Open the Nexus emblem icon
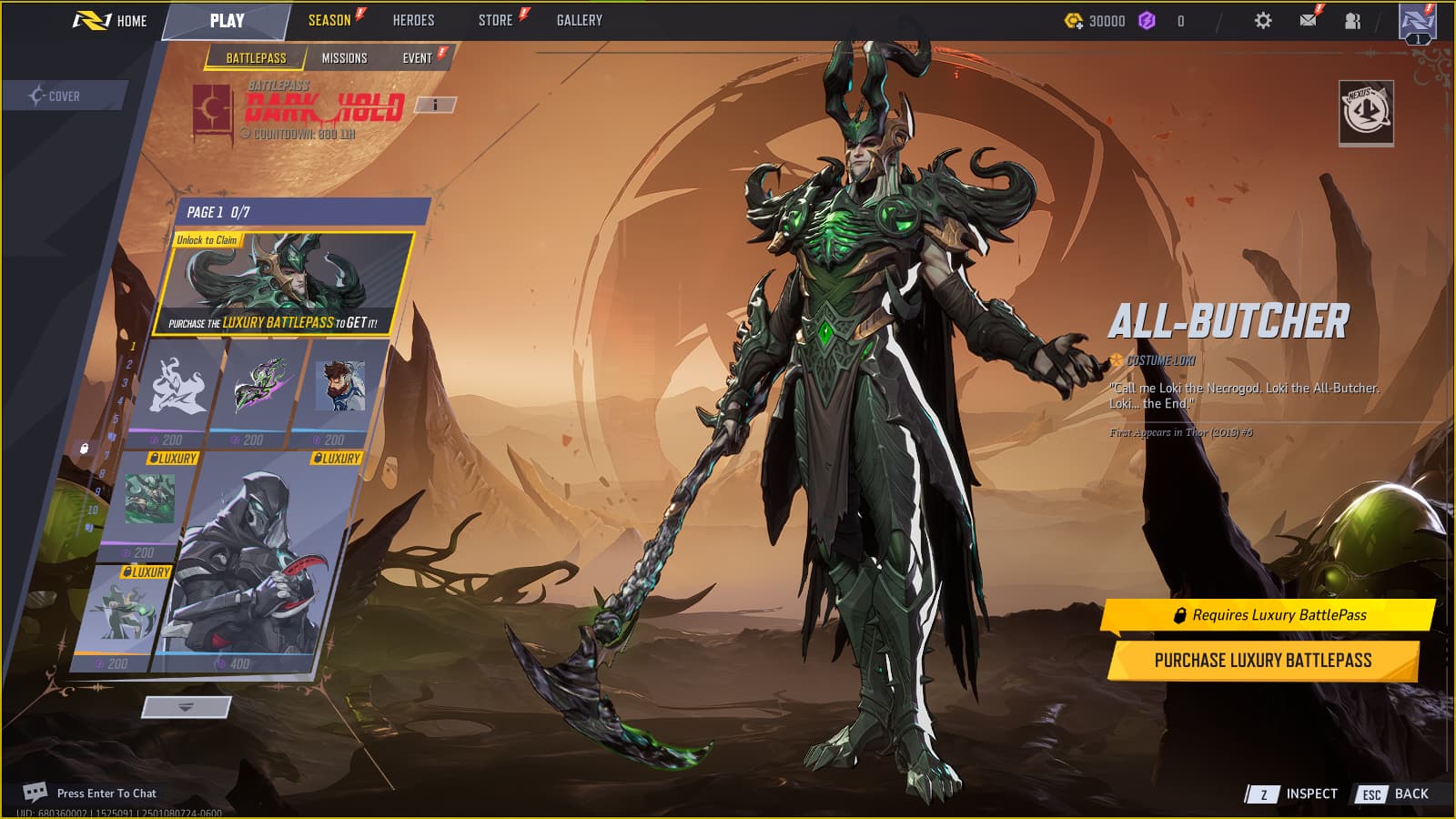The height and width of the screenshot is (819, 1456). (1366, 112)
